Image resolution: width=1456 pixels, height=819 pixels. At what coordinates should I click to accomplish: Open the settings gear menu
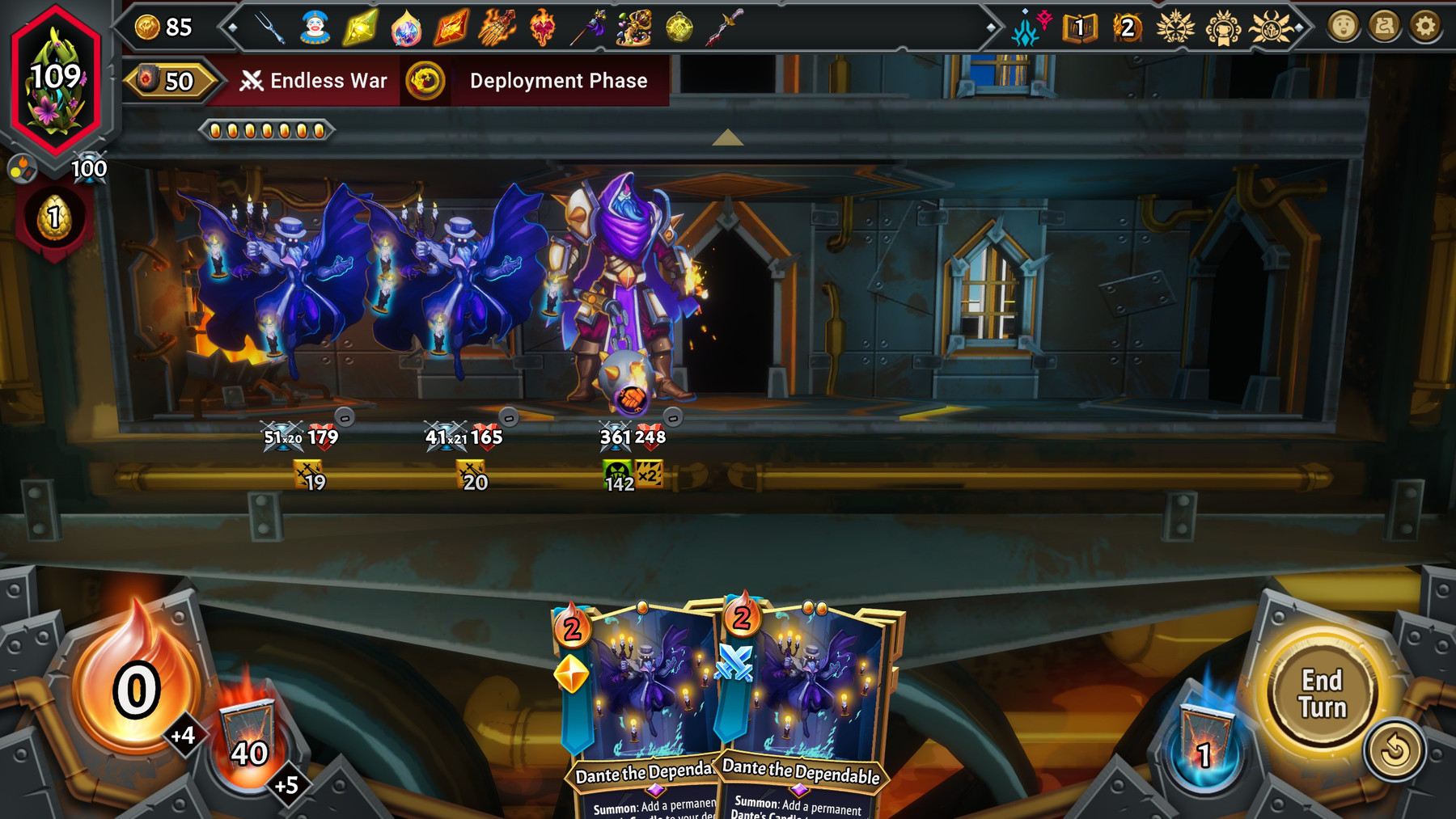(1425, 27)
